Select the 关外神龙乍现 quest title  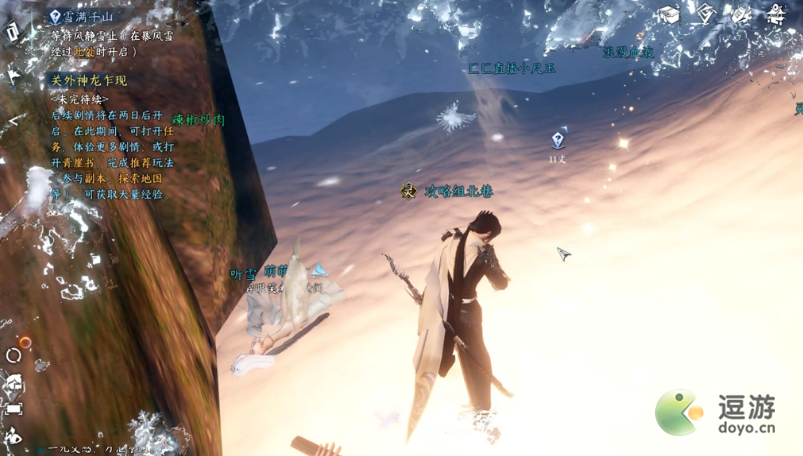tap(91, 79)
